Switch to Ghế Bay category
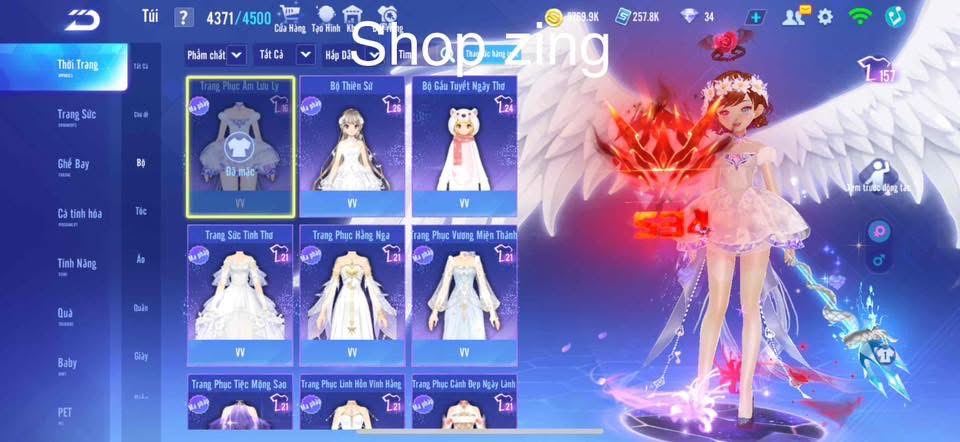This screenshot has width=960, height=442. (77, 165)
